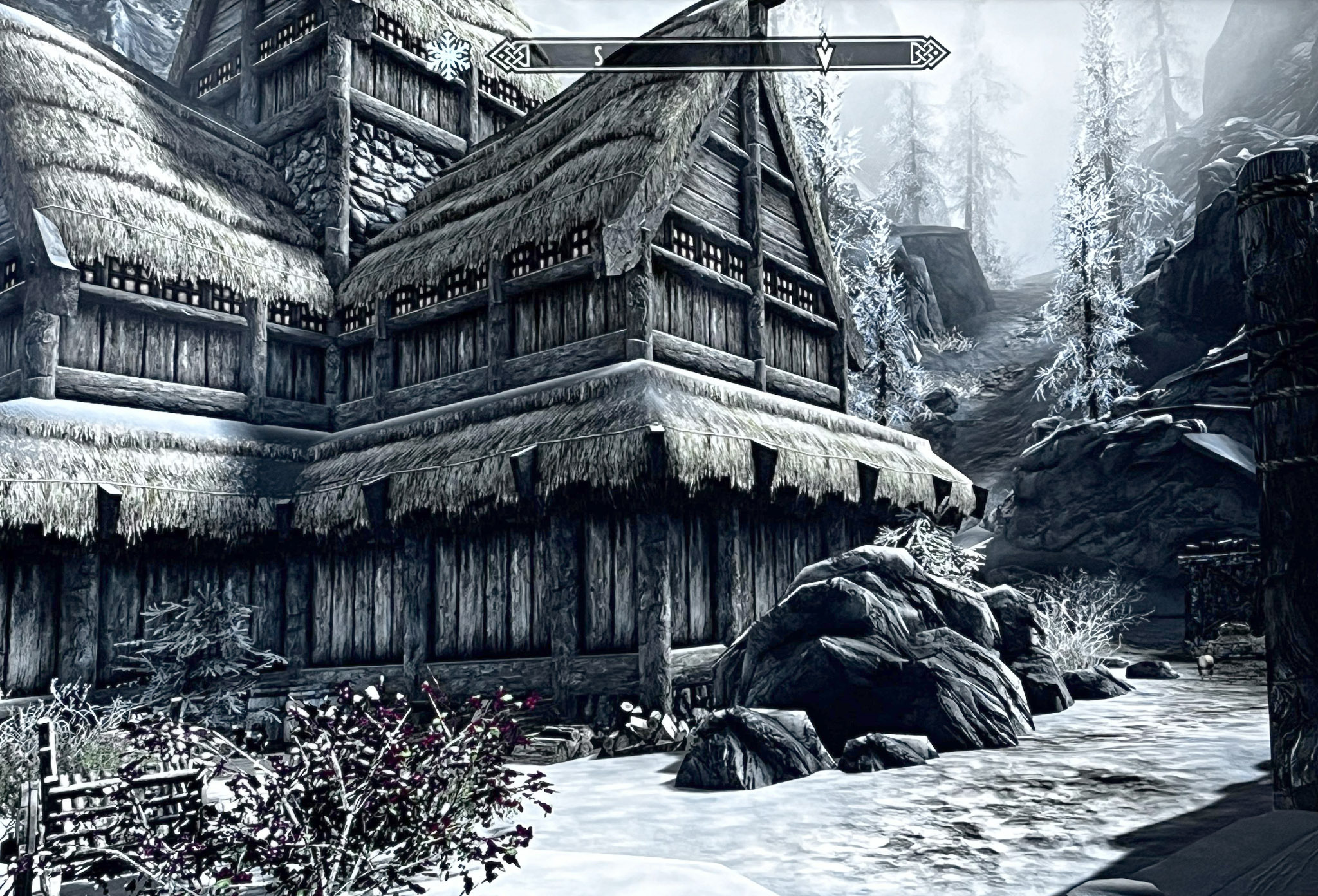This screenshot has height=896, width=1318.
Task: Click the snowflake cold indicator icon
Action: pyautogui.click(x=449, y=56)
